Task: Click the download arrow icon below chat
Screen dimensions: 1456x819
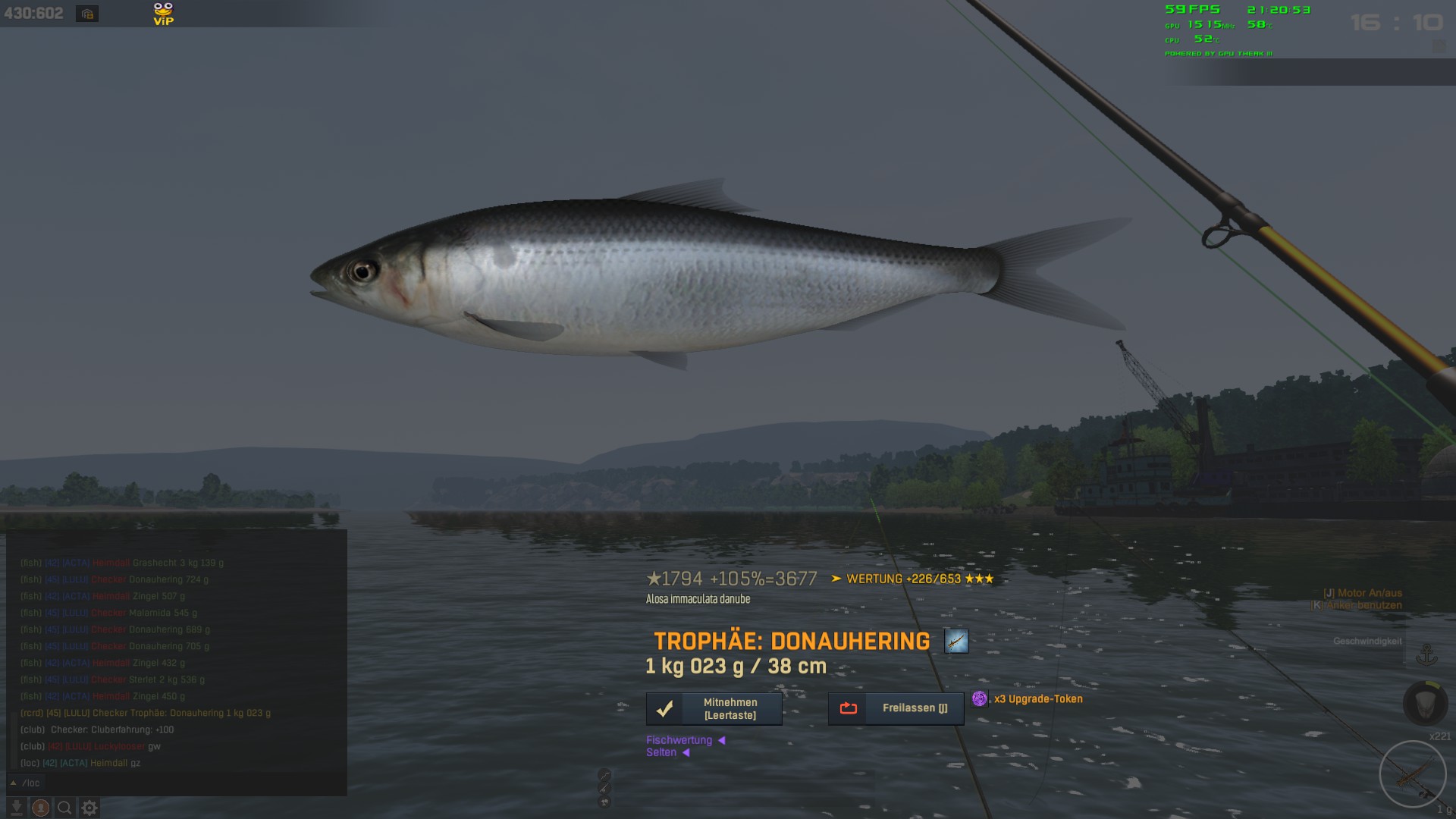Action: 17,808
